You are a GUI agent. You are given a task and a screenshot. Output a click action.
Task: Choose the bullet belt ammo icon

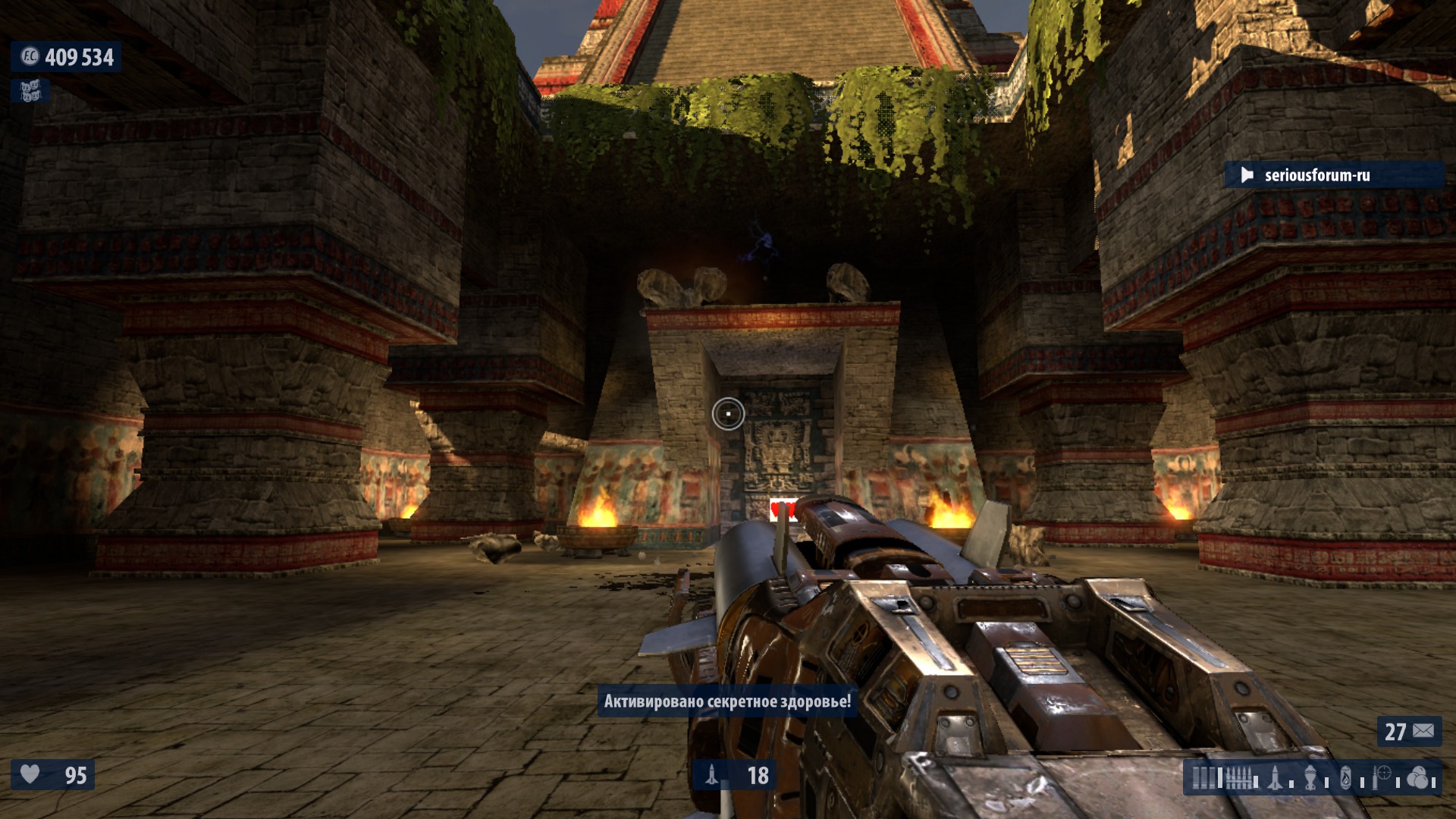click(1239, 778)
